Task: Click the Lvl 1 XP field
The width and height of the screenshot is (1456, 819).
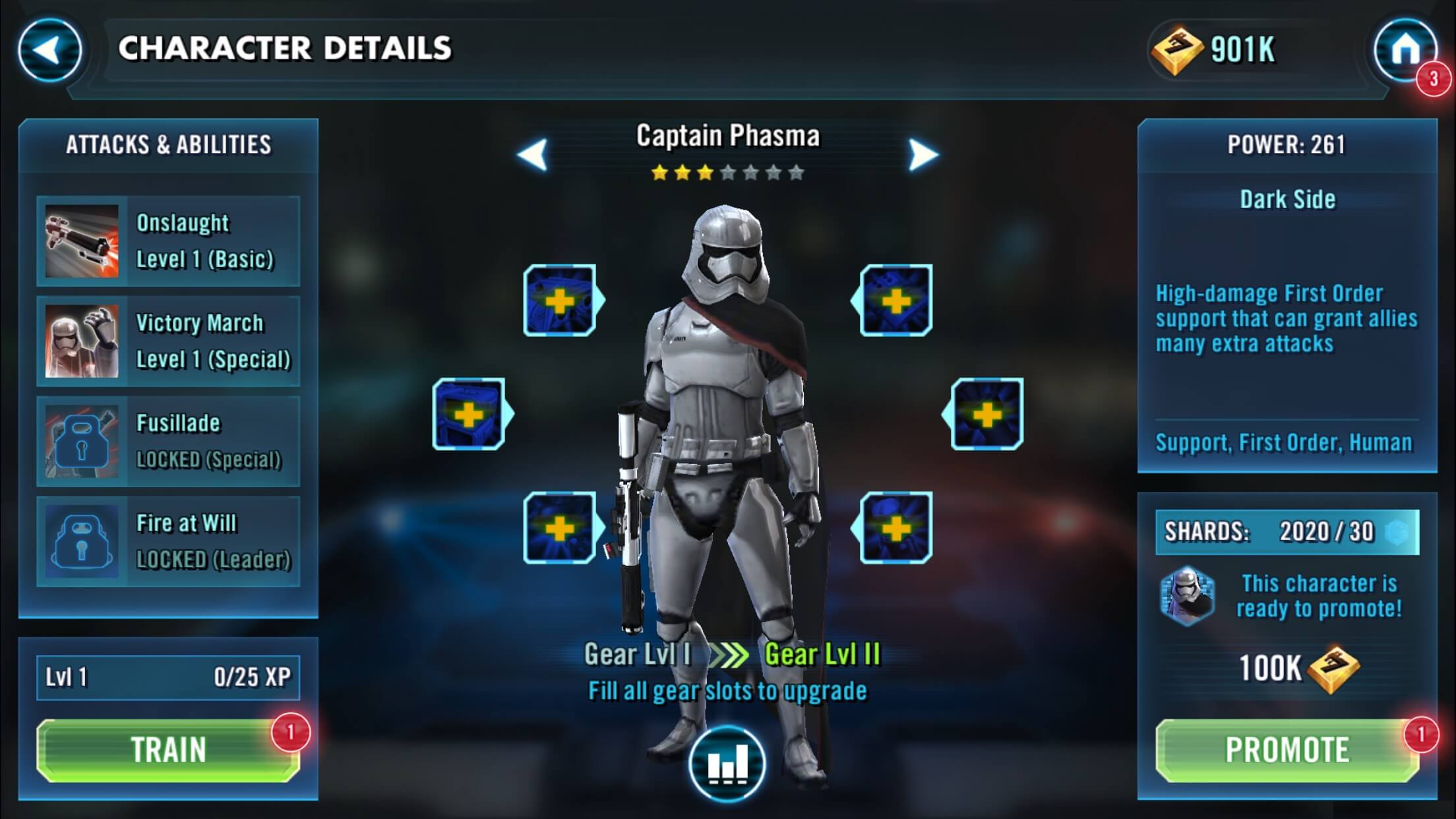Action: point(168,677)
